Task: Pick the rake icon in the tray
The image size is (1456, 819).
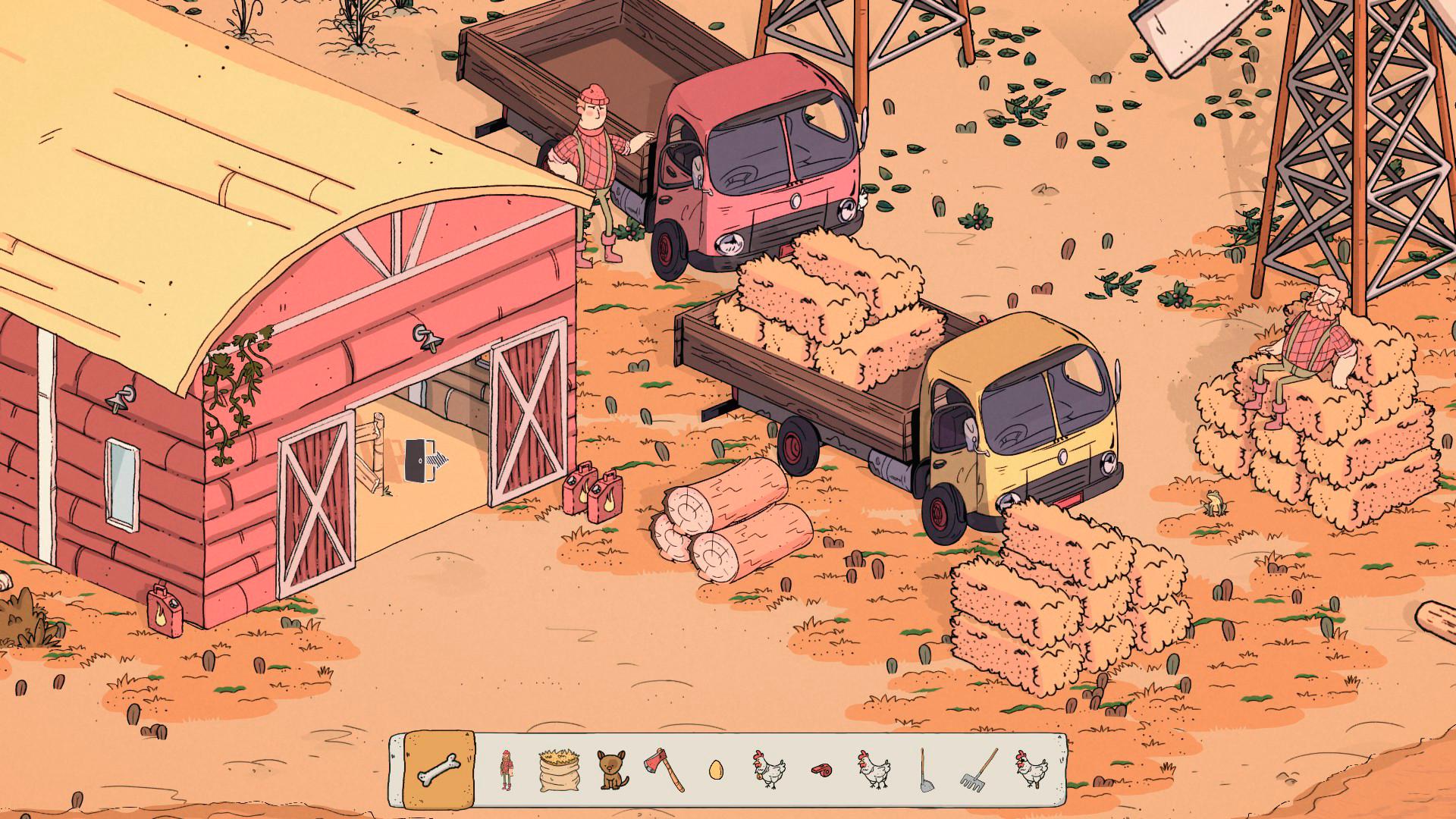Action: (977, 770)
